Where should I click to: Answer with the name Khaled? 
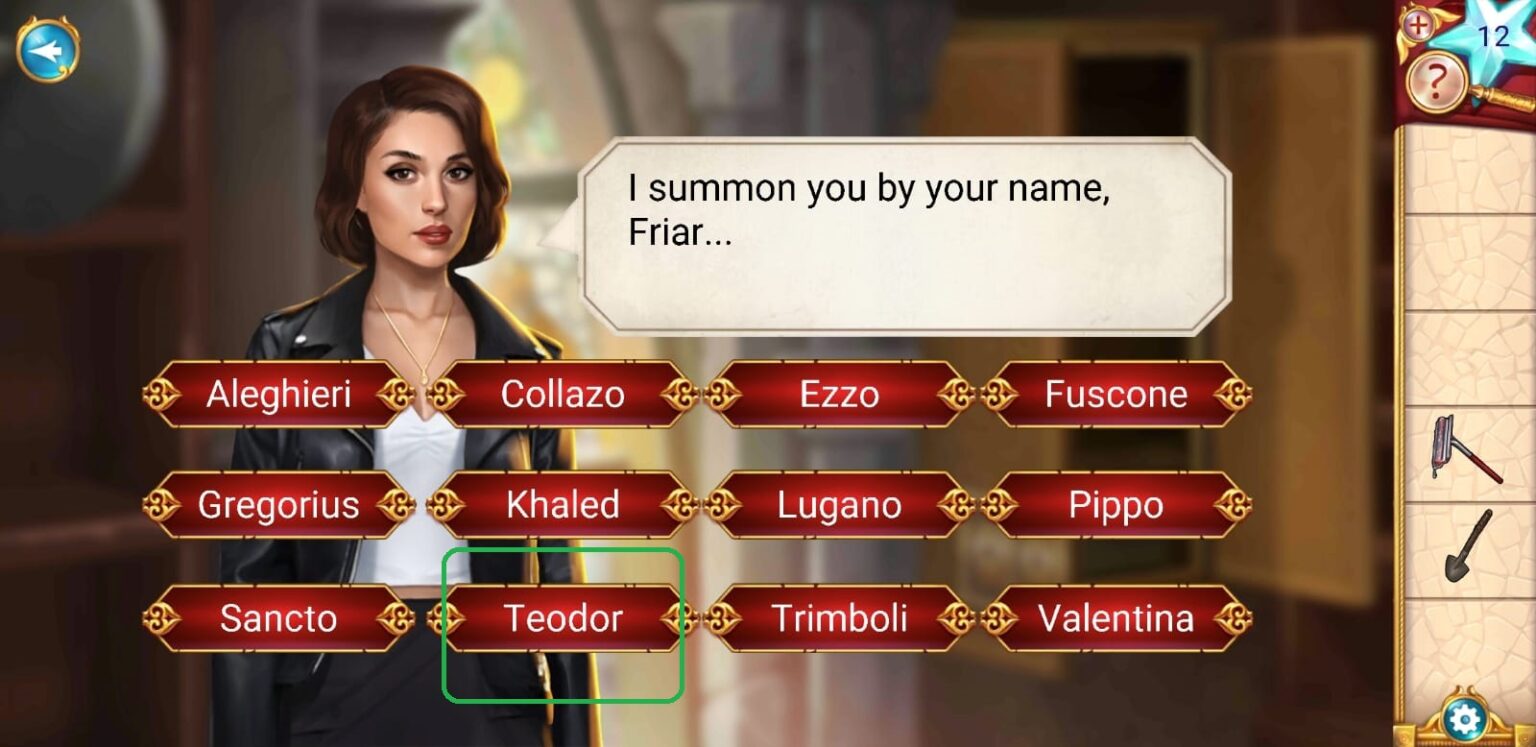(562, 505)
